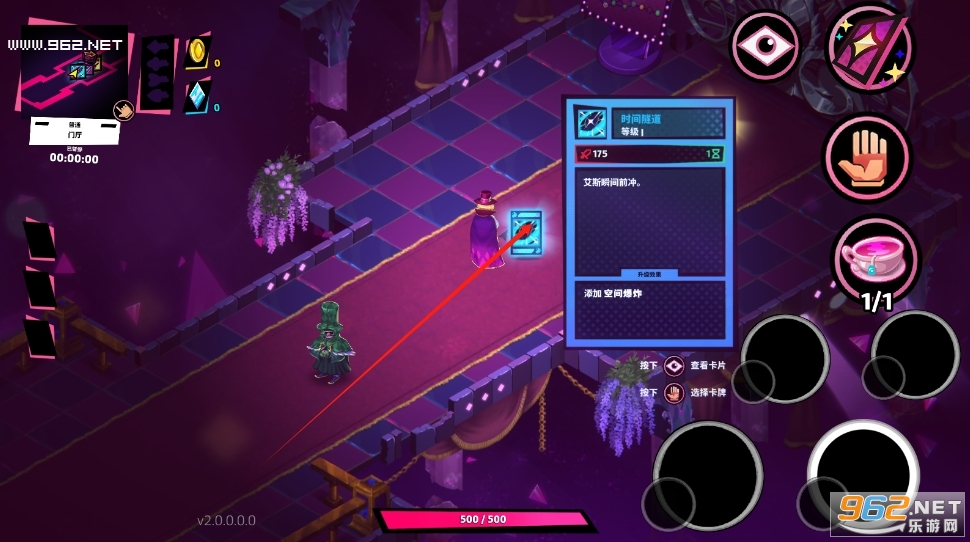Click the gold coin currency icon
Image resolution: width=970 pixels, height=542 pixels.
(197, 52)
